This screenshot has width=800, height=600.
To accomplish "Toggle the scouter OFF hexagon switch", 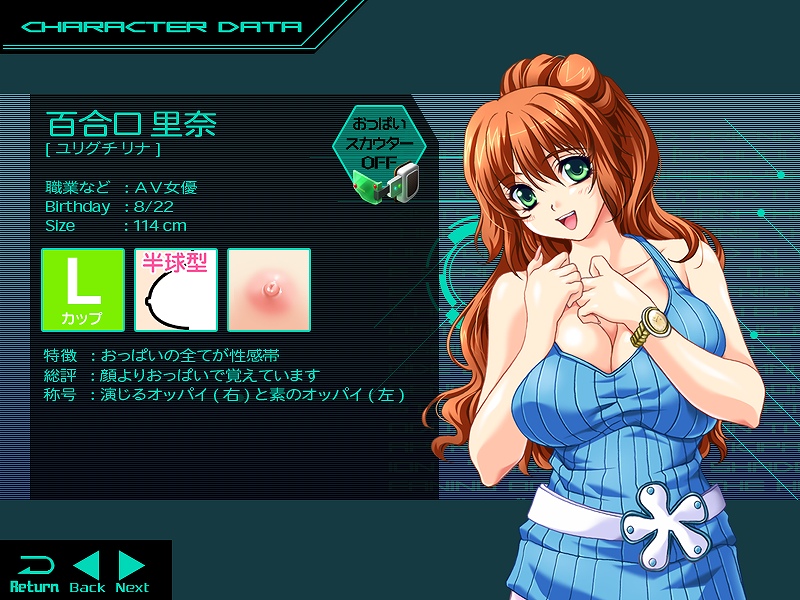I will click(x=380, y=146).
